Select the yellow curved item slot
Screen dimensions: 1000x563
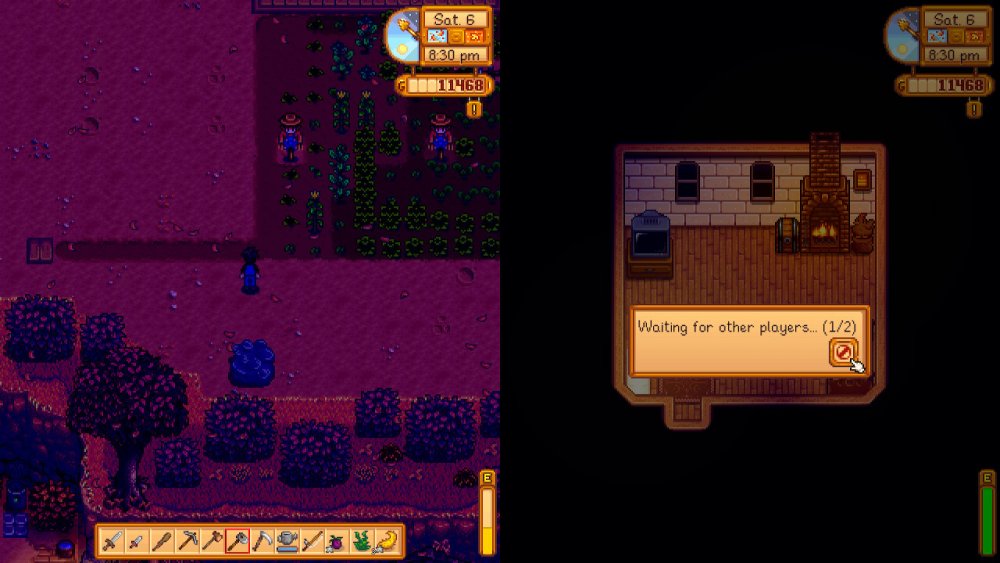386,541
